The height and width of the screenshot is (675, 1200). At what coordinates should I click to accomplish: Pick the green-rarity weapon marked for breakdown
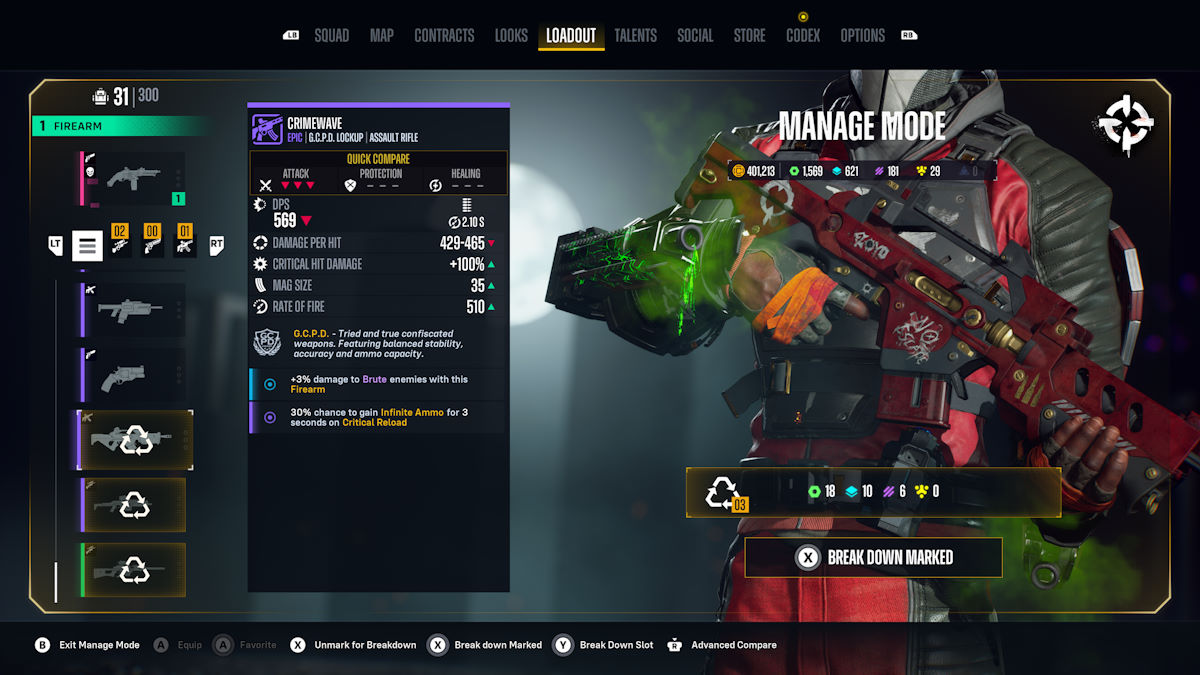click(134, 570)
